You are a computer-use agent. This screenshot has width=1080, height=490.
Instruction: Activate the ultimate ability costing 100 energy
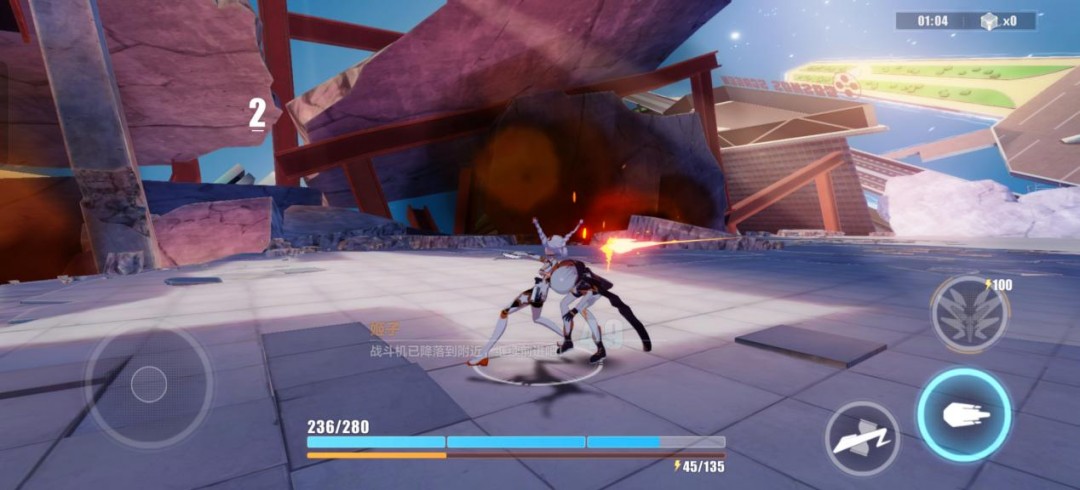point(969,314)
